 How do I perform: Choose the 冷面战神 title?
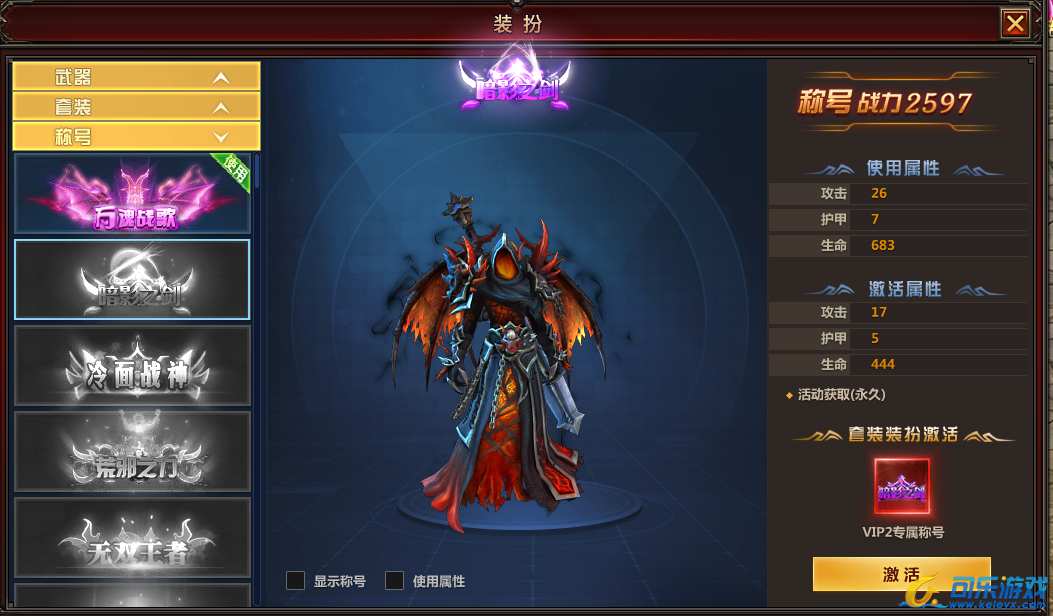coord(132,366)
